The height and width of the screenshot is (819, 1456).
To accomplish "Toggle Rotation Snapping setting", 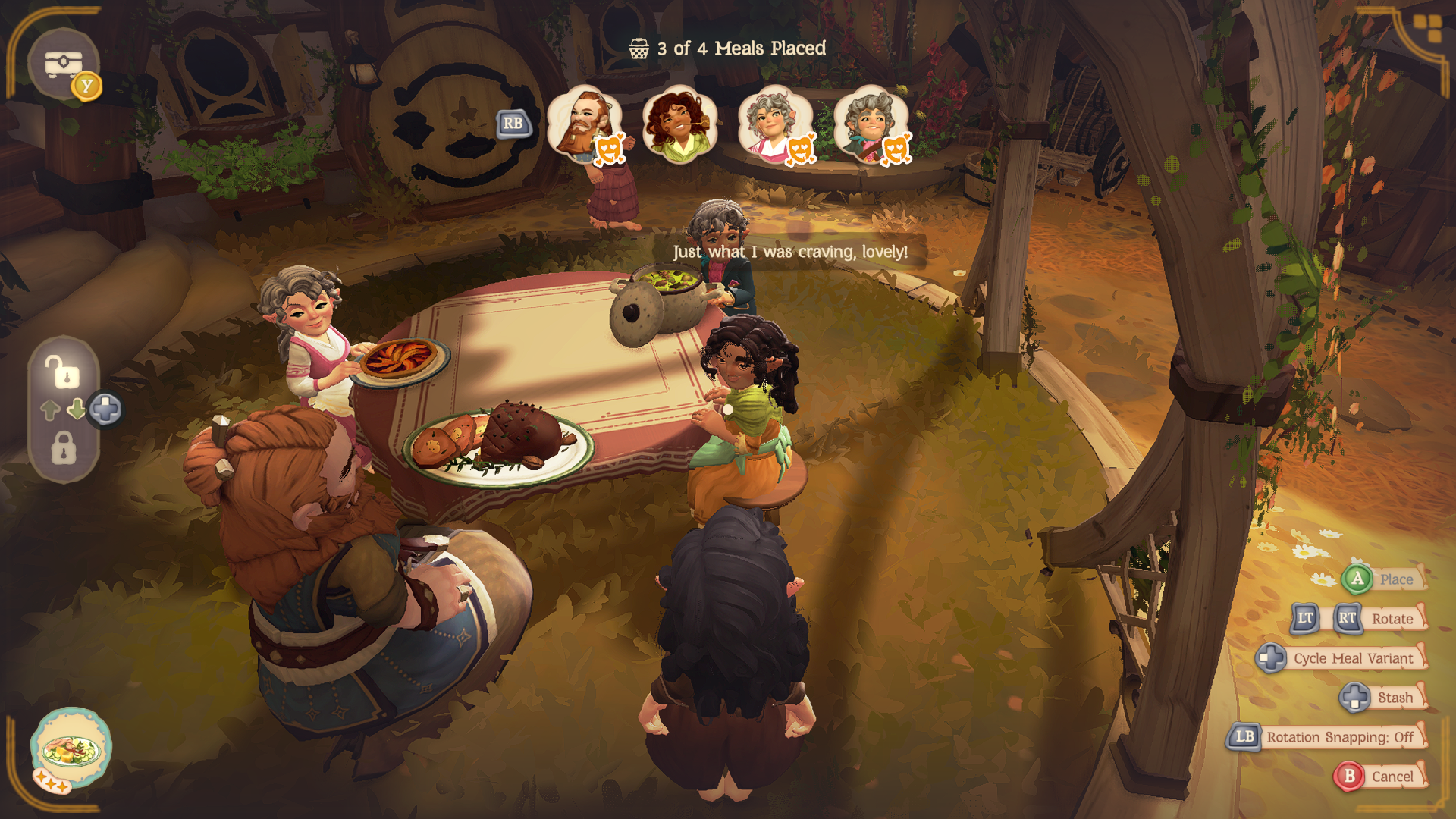I will coord(1326,737).
